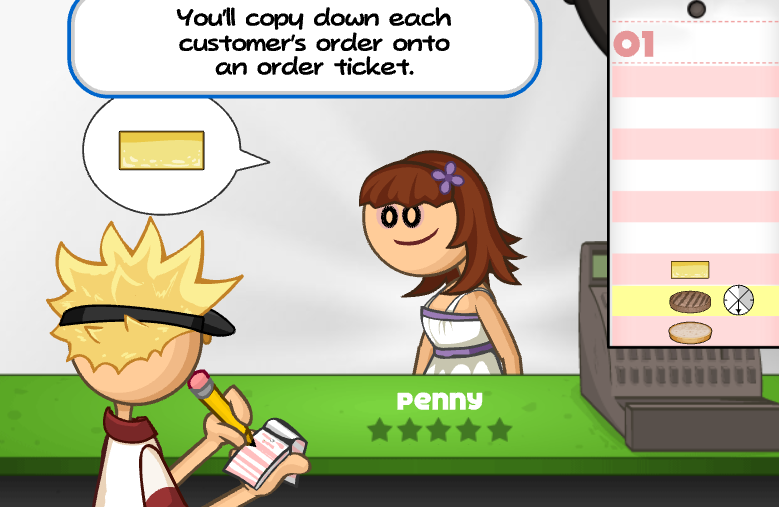
Task: Click the order ticket number 01 header
Action: point(635,45)
